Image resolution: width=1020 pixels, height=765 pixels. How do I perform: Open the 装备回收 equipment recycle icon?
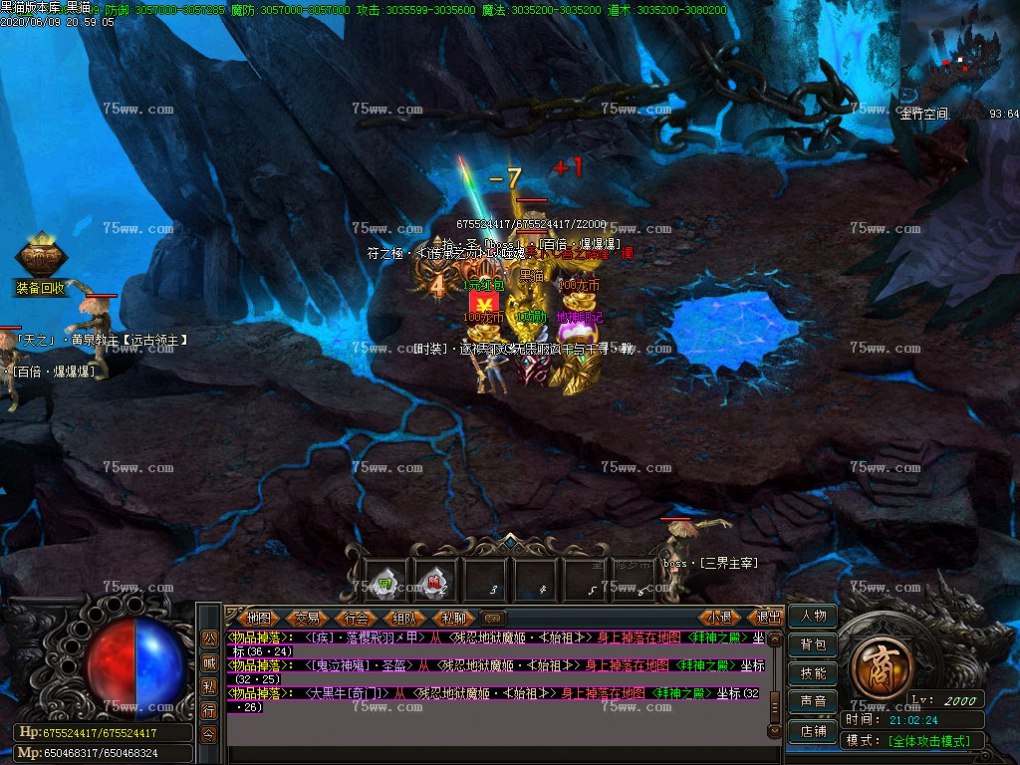tap(41, 262)
